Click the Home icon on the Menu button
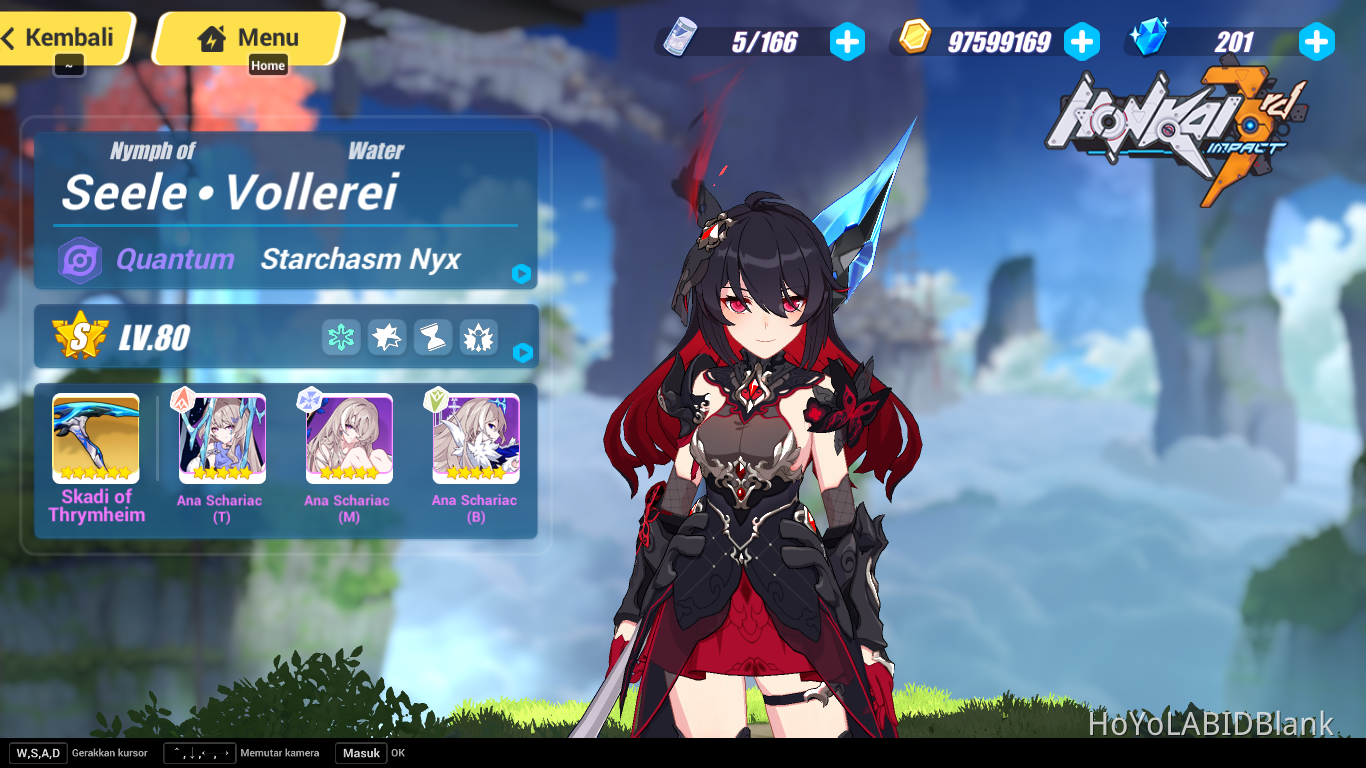1366x768 pixels. 212,39
